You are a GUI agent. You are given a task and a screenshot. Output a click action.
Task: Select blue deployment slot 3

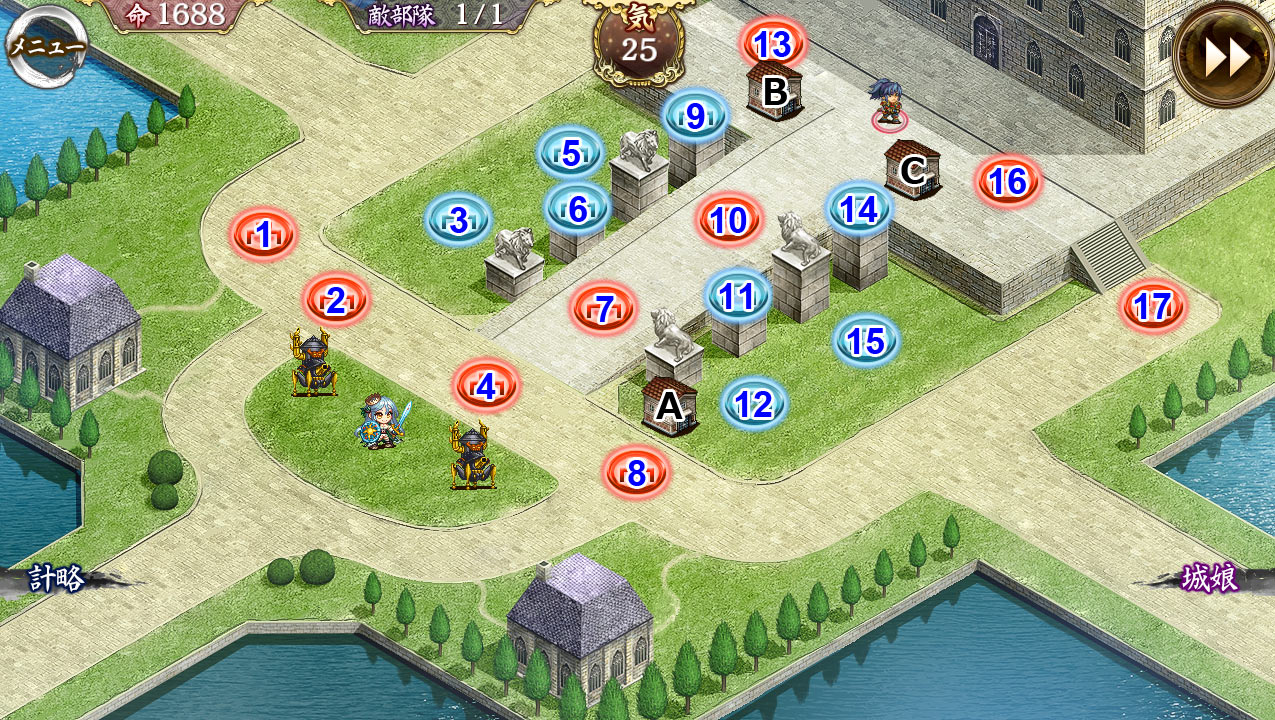tap(459, 220)
